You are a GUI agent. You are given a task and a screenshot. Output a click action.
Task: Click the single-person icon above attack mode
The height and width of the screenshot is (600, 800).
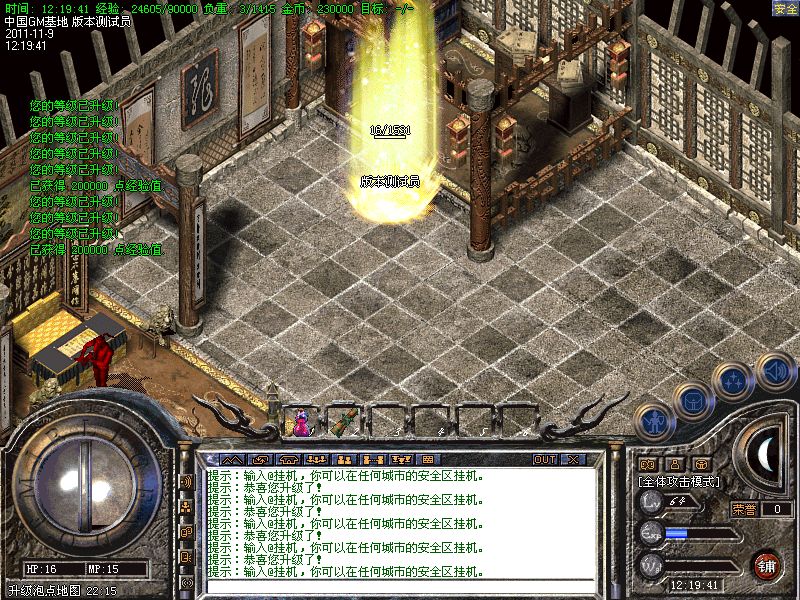coord(674,464)
